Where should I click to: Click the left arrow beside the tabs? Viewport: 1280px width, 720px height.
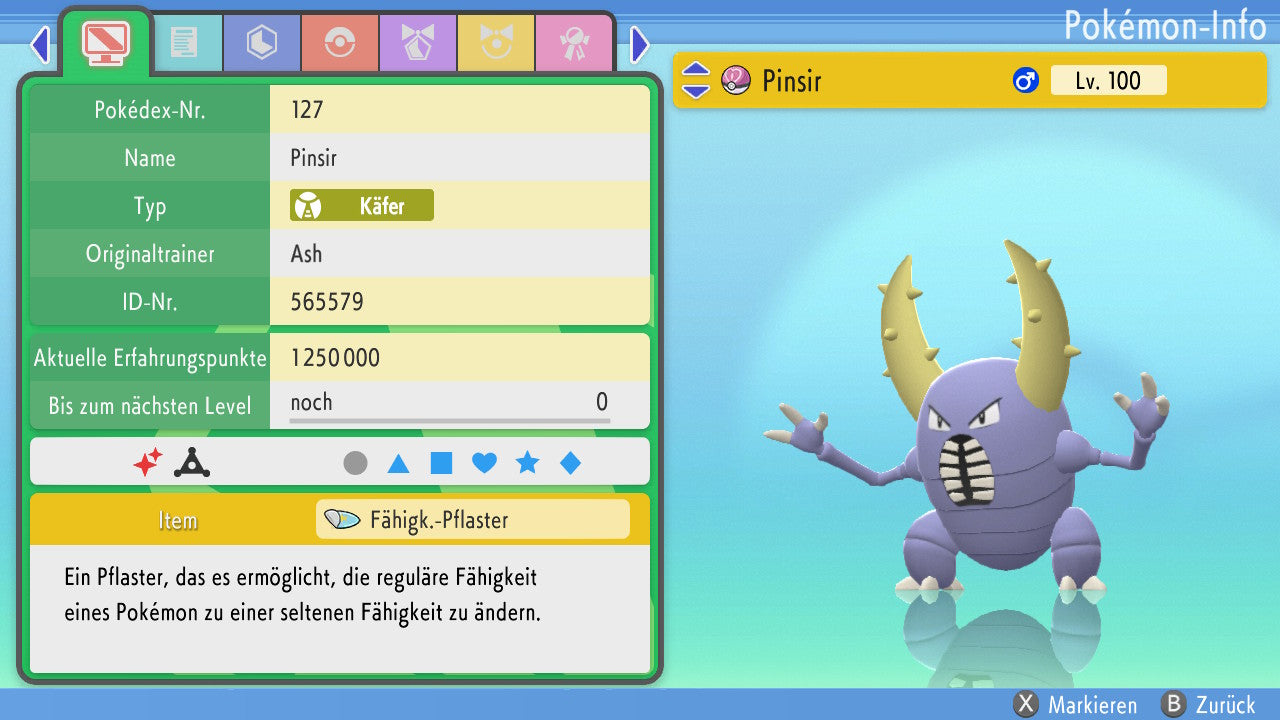click(40, 44)
